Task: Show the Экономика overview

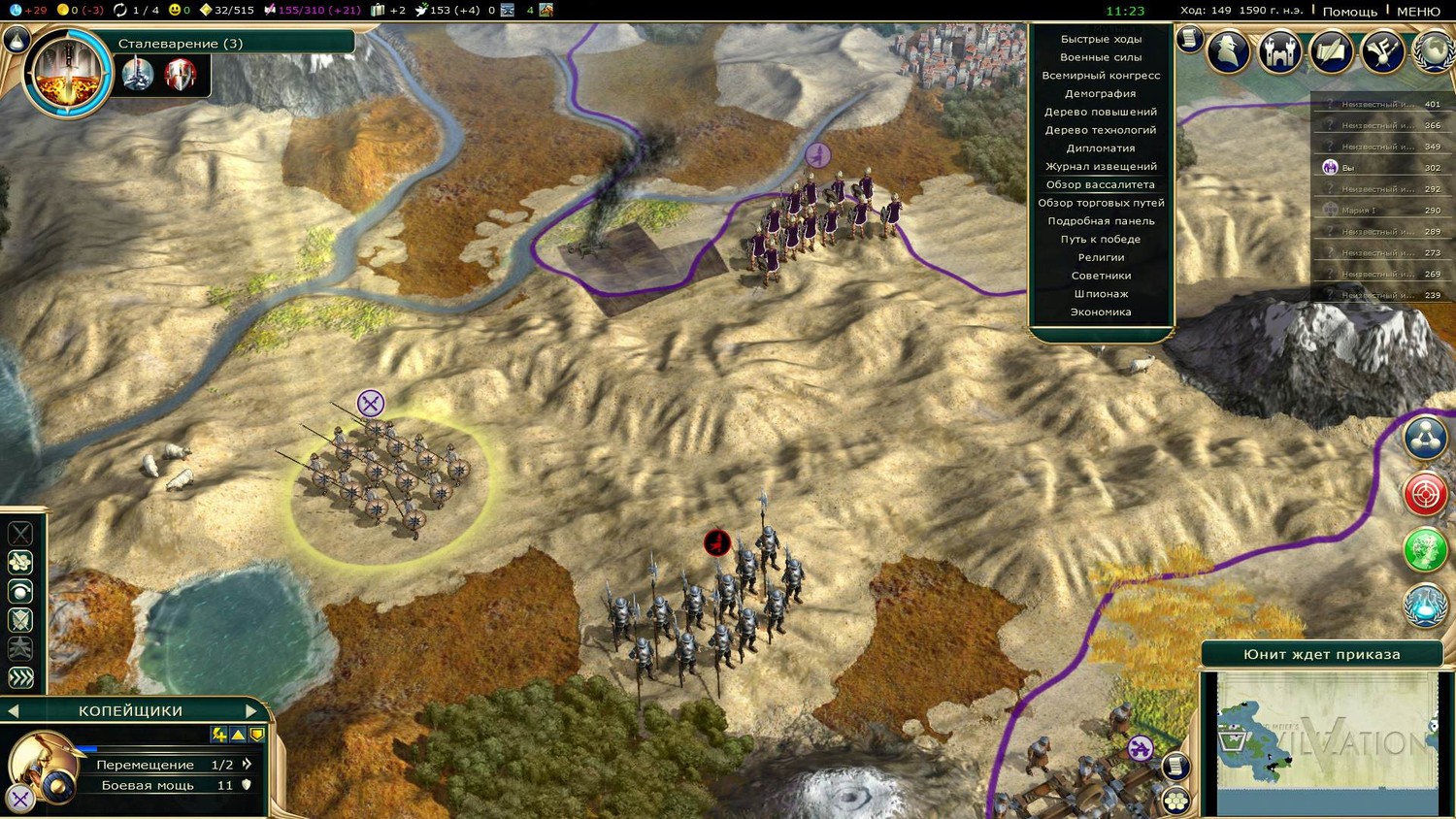Action: click(x=1100, y=312)
